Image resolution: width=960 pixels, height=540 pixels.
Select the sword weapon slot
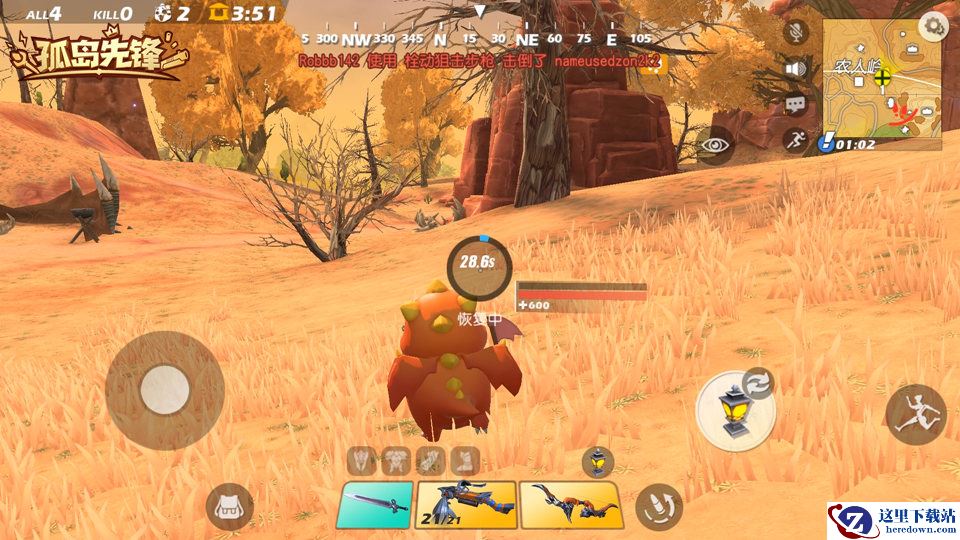(374, 504)
